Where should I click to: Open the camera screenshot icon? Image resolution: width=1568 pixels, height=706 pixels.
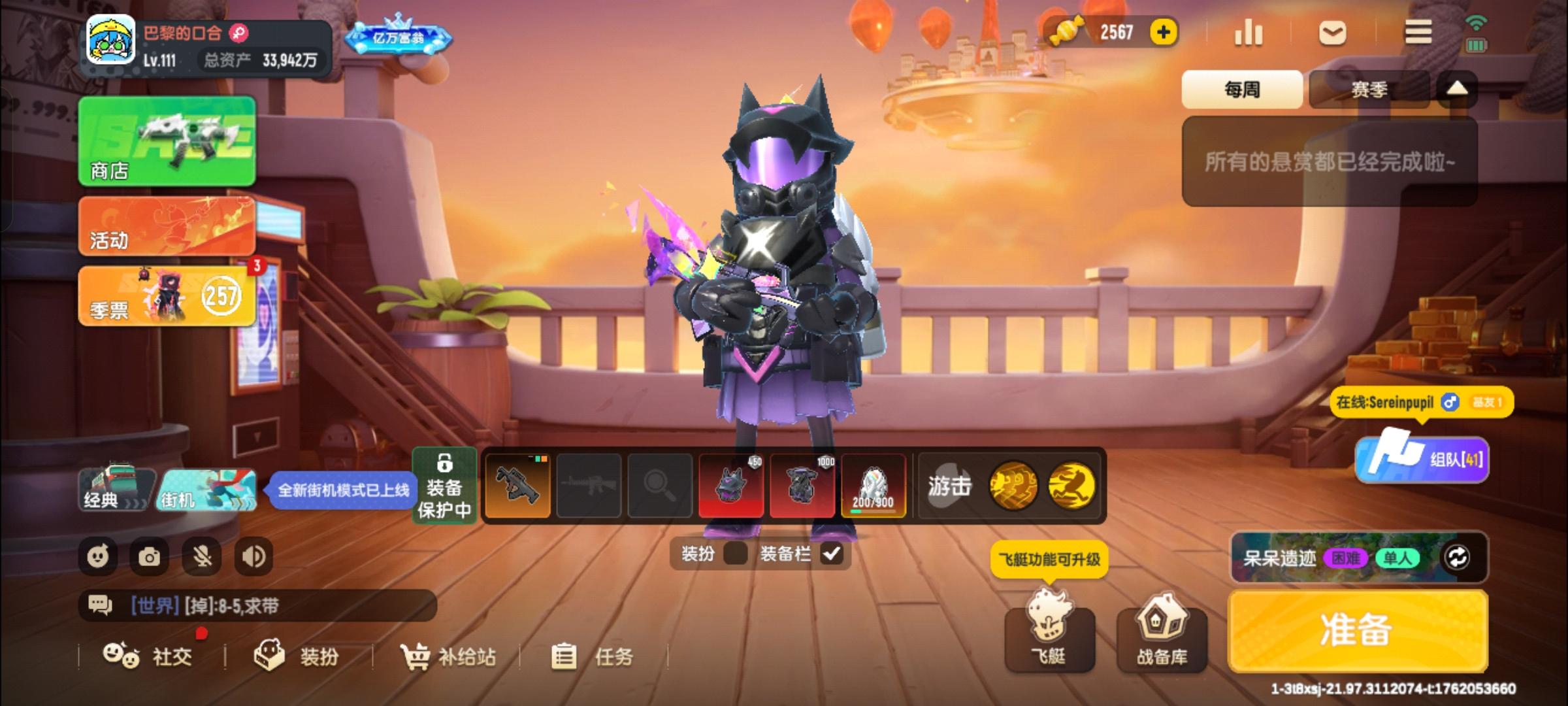click(150, 556)
